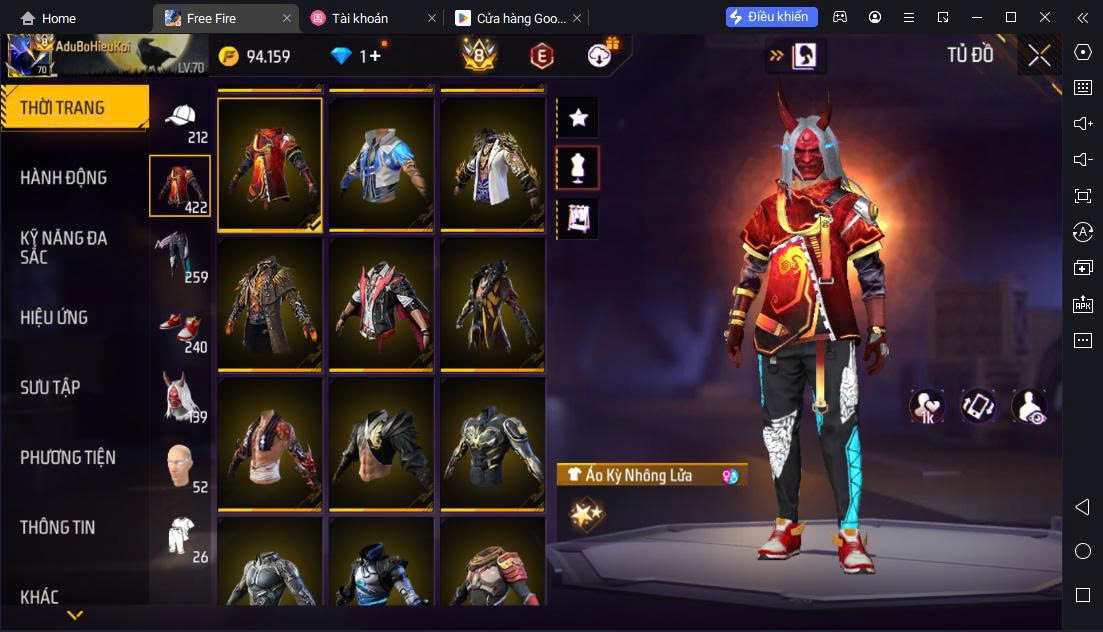Open the pants subcategory showing 259
The width and height of the screenshot is (1103, 632).
click(180, 255)
